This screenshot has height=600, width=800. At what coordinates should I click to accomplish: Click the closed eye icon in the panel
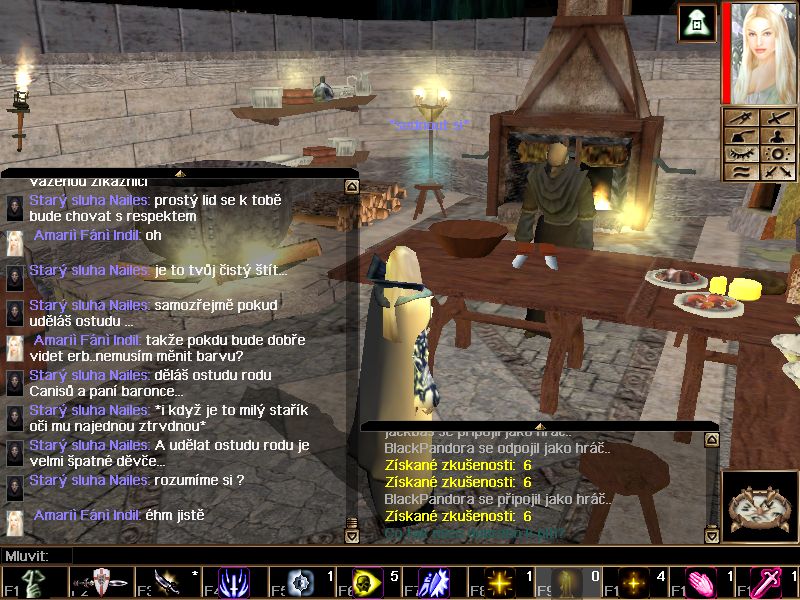[741, 154]
